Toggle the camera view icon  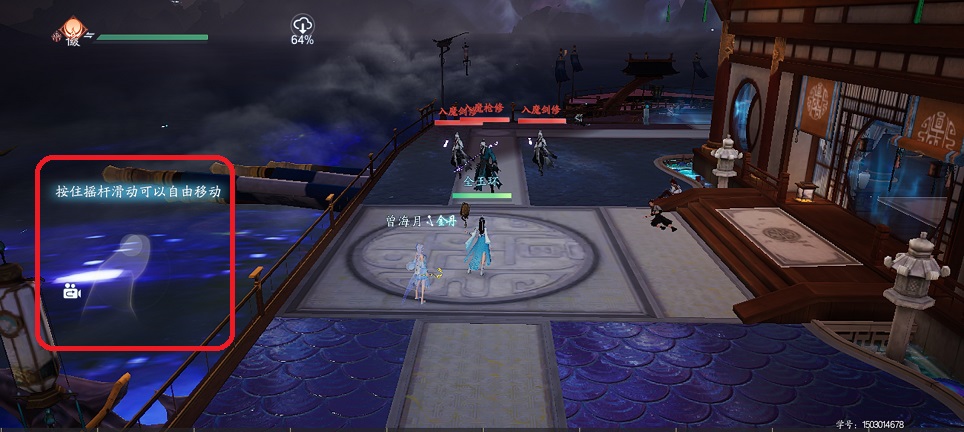(x=70, y=292)
